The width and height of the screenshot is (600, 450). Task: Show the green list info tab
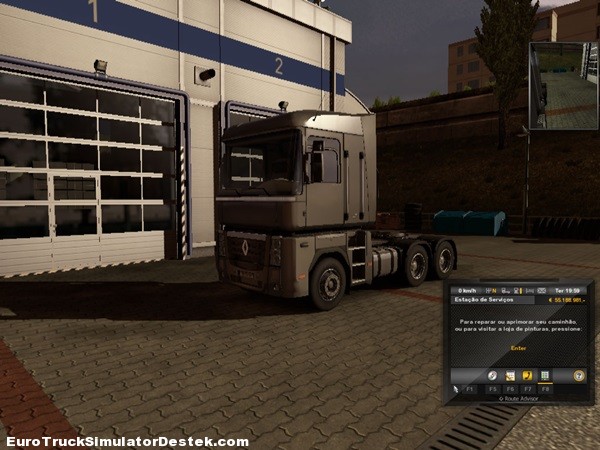[x=544, y=375]
